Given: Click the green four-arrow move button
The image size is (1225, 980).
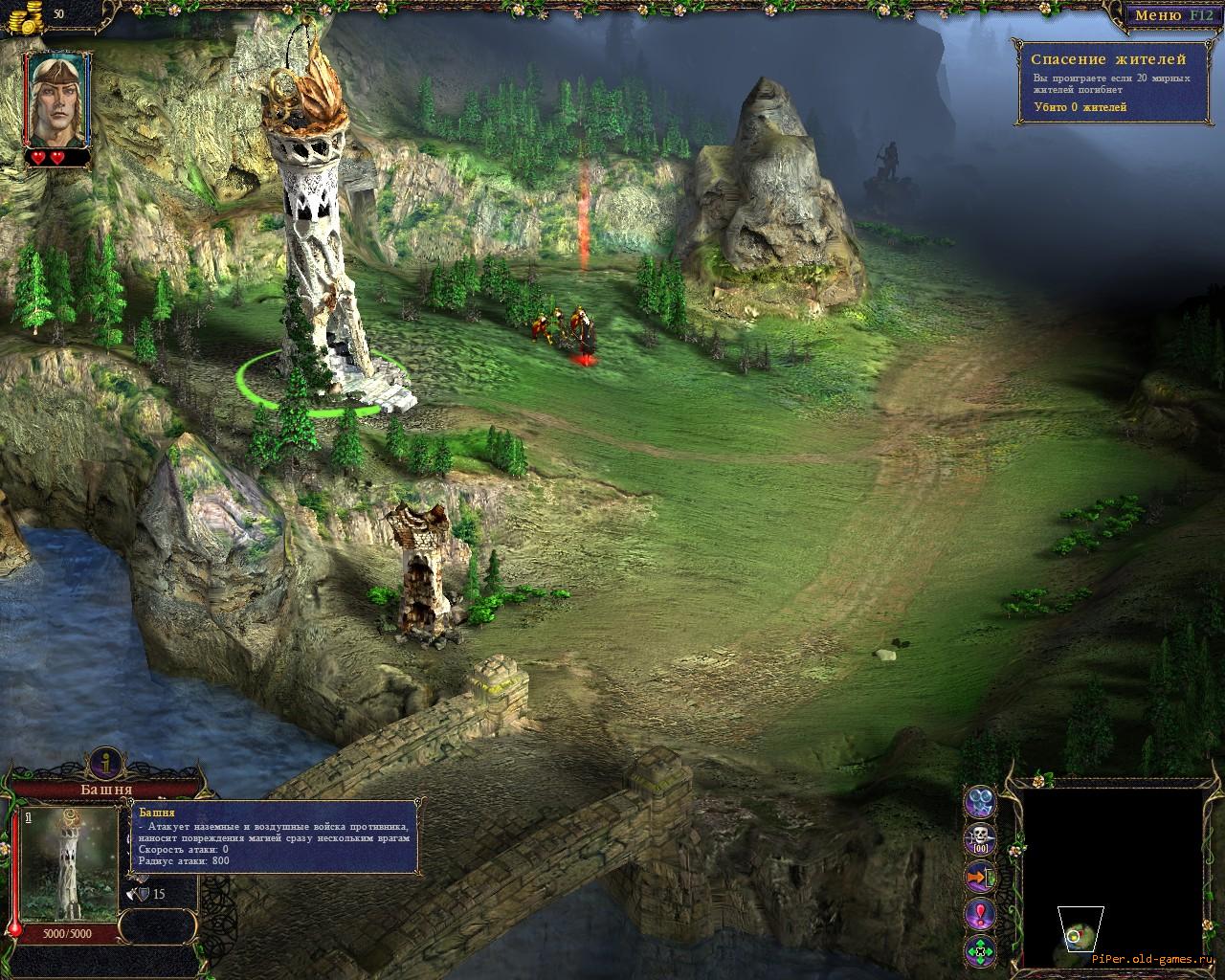Looking at the screenshot, I should tap(980, 951).
